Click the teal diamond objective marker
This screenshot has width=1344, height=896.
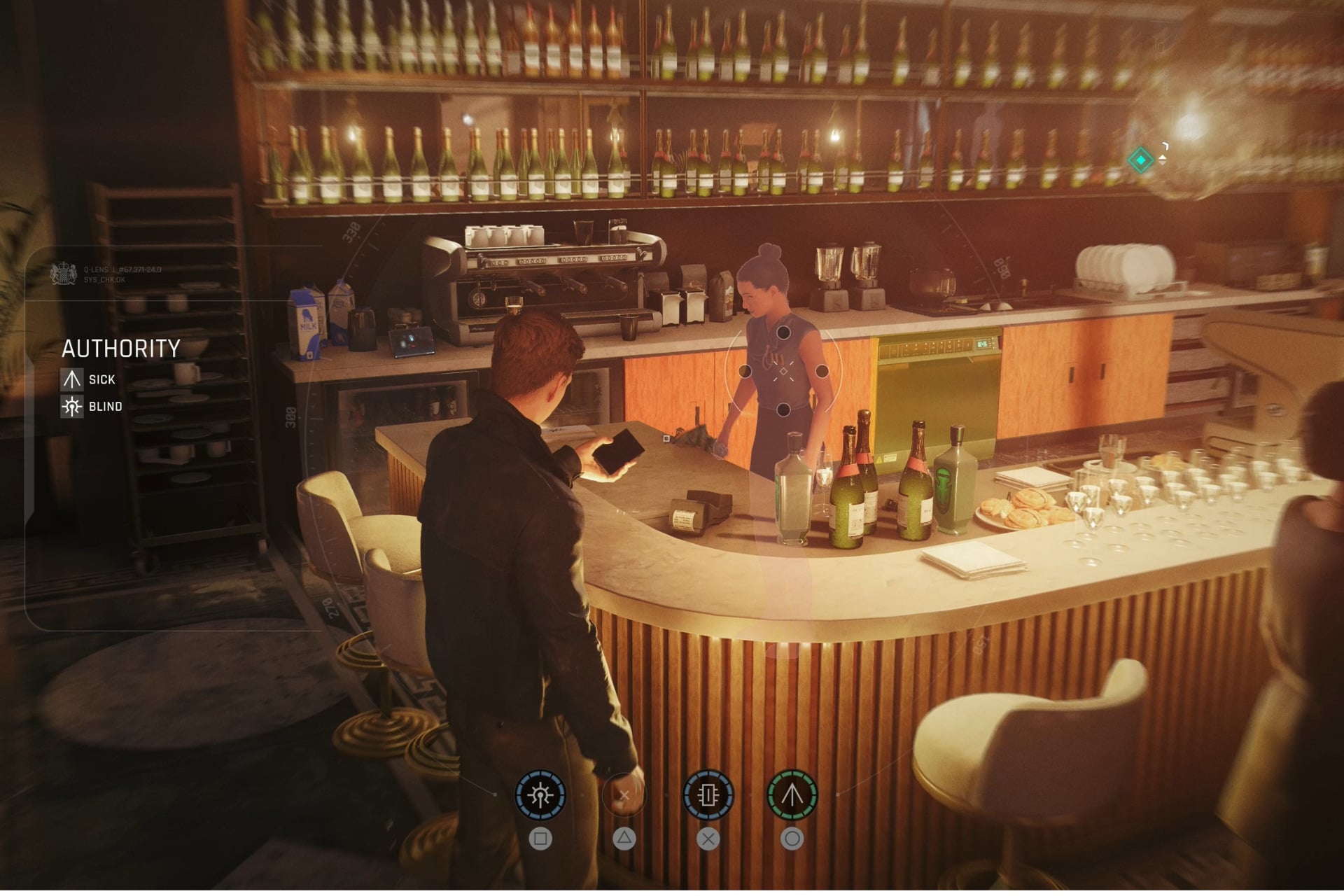[x=1140, y=160]
